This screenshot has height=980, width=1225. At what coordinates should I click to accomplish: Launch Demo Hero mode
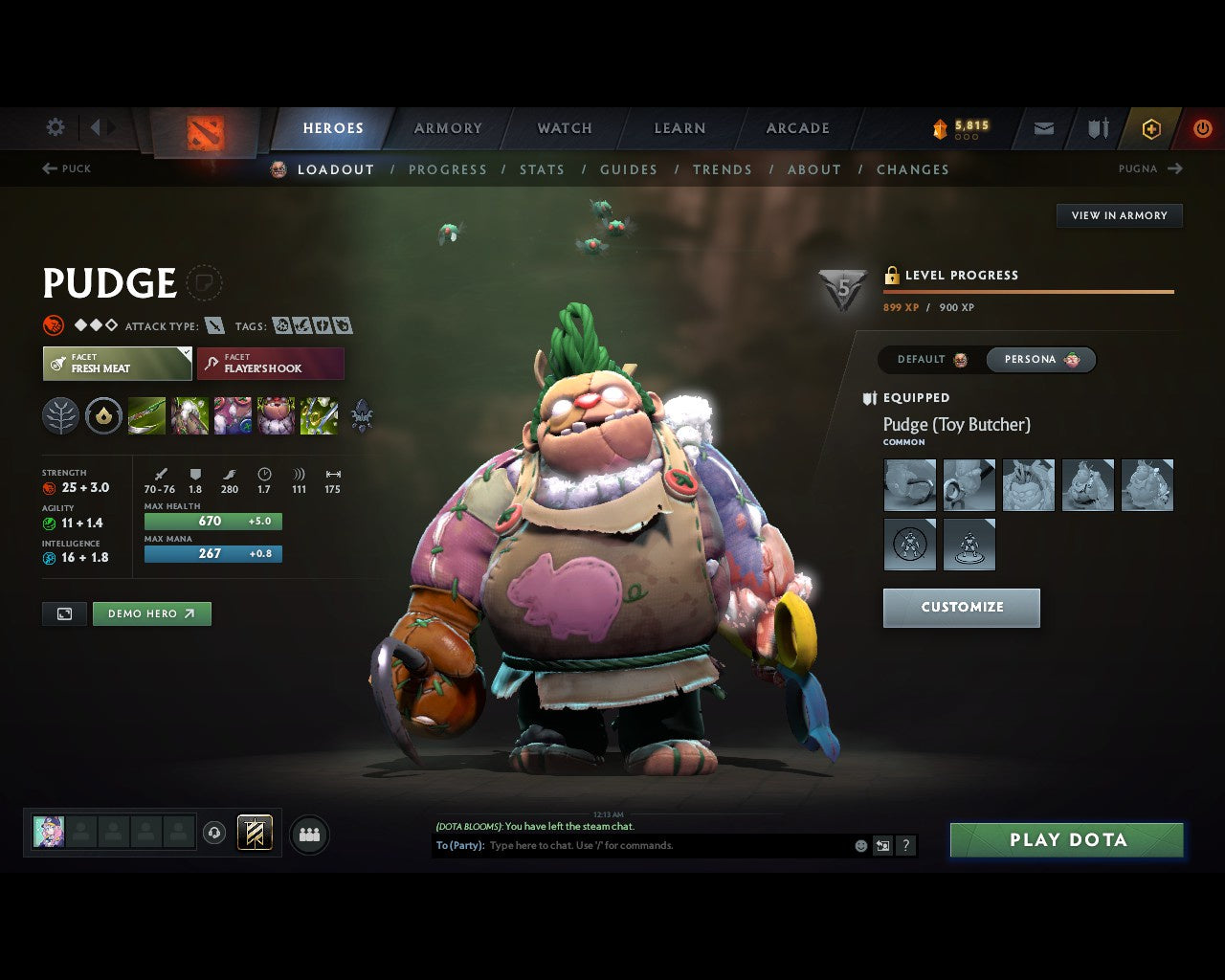pyautogui.click(x=151, y=613)
